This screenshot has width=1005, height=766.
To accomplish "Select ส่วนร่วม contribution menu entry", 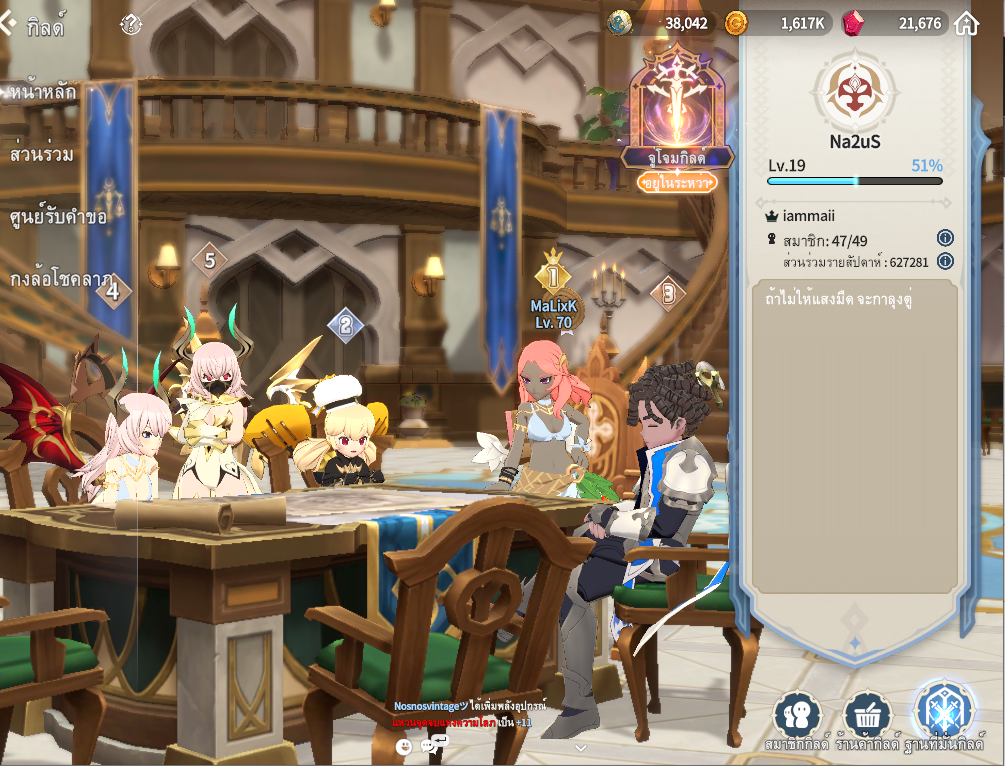I will [x=41, y=155].
